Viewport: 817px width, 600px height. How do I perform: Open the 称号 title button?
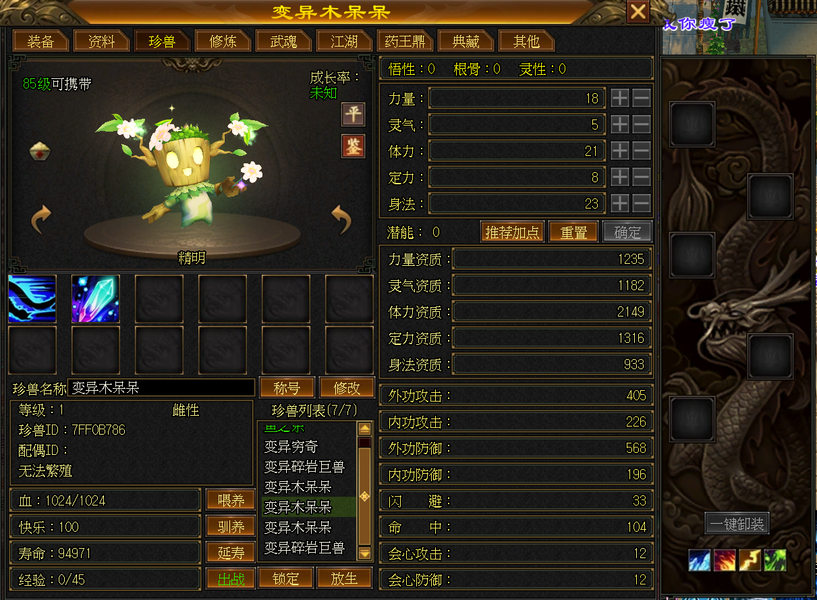[287, 387]
